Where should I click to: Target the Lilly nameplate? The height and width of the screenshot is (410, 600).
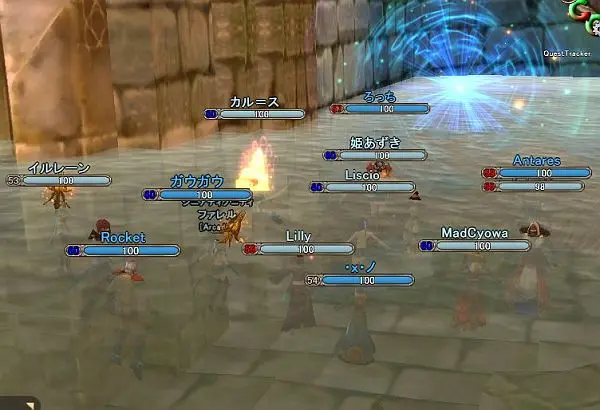tap(299, 236)
